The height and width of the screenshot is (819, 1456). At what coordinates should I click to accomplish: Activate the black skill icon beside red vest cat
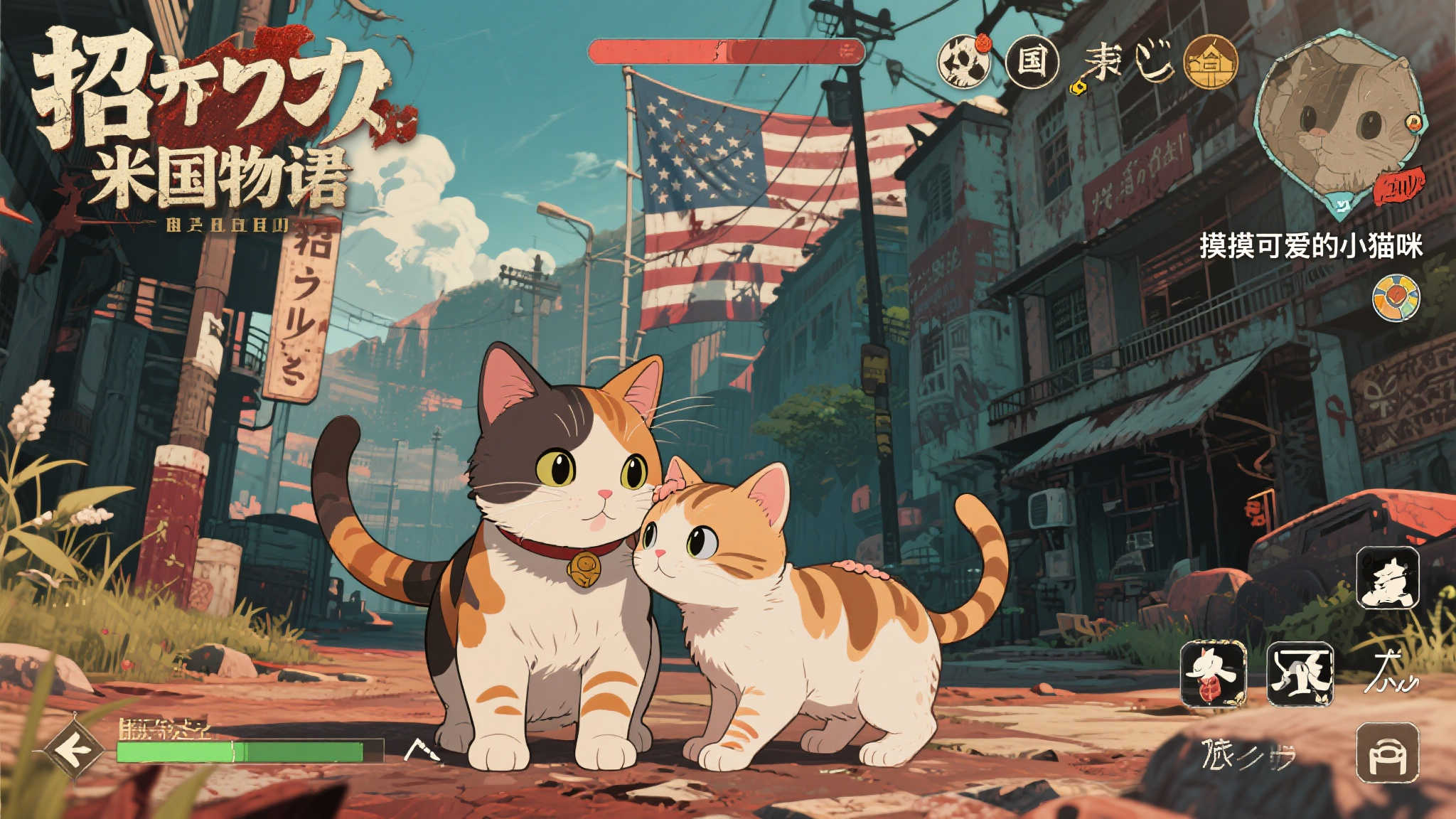[x=1300, y=673]
